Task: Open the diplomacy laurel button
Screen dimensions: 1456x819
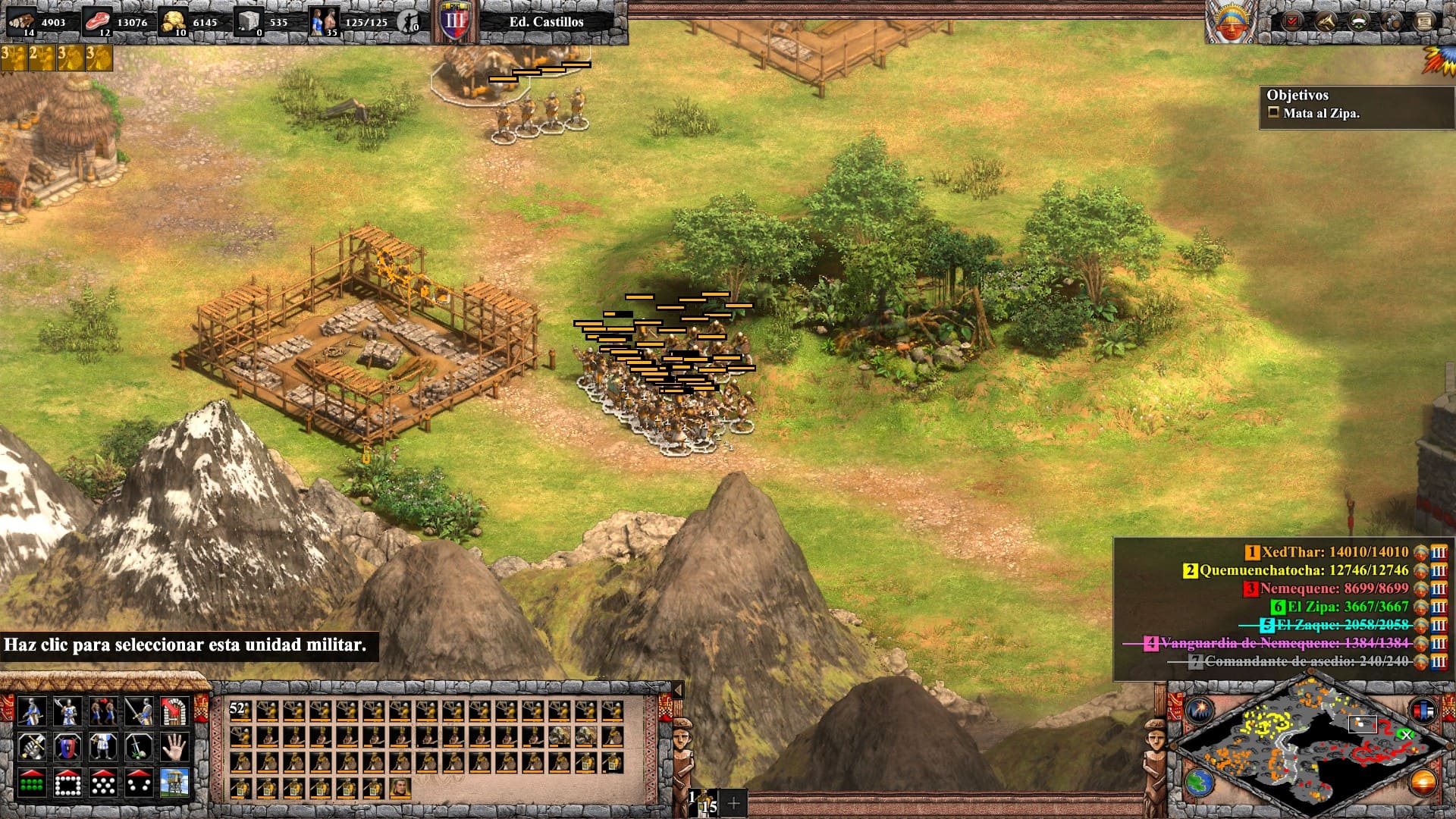Action: [x=1358, y=21]
